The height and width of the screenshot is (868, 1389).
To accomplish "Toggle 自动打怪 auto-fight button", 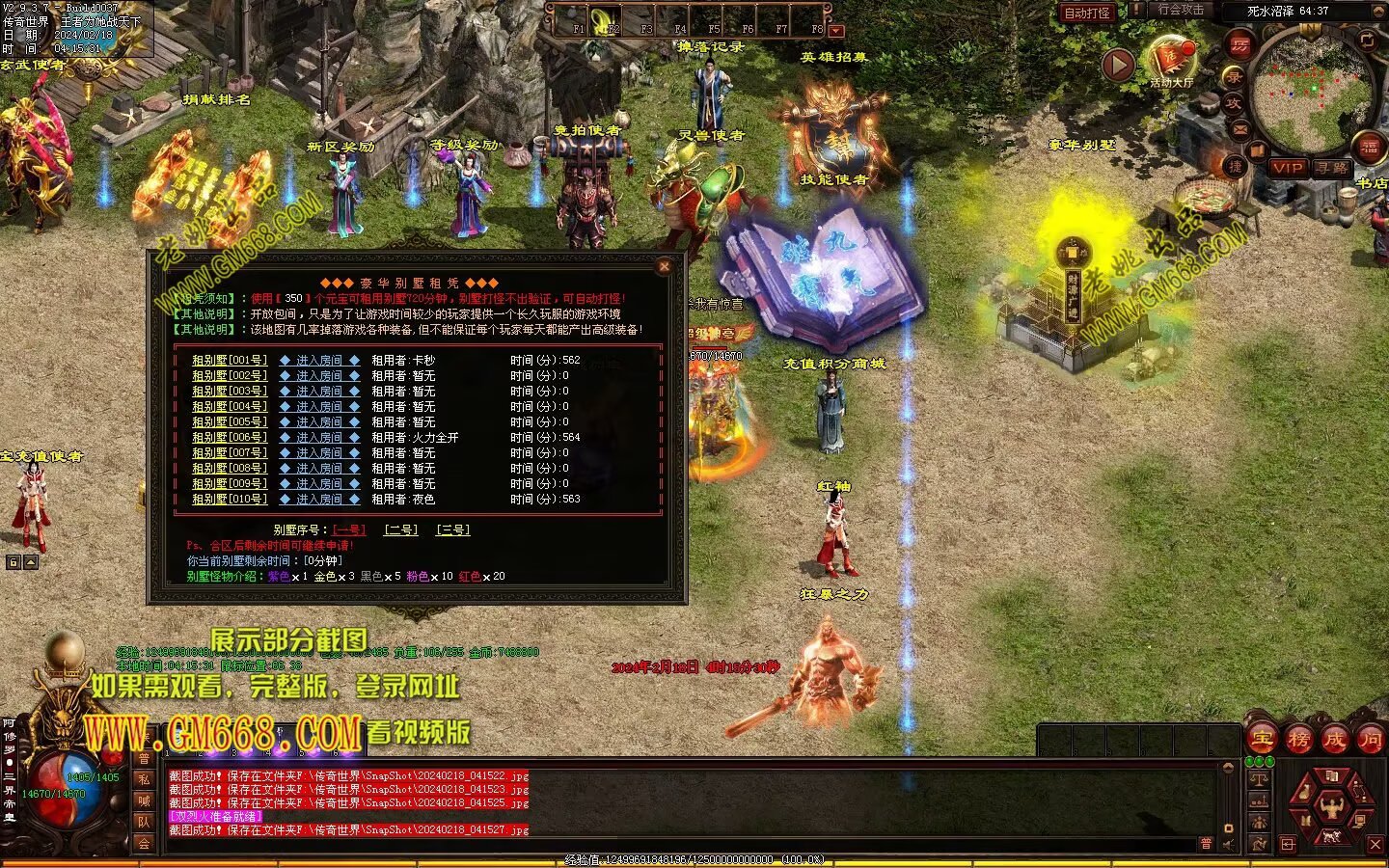I will point(1086,13).
